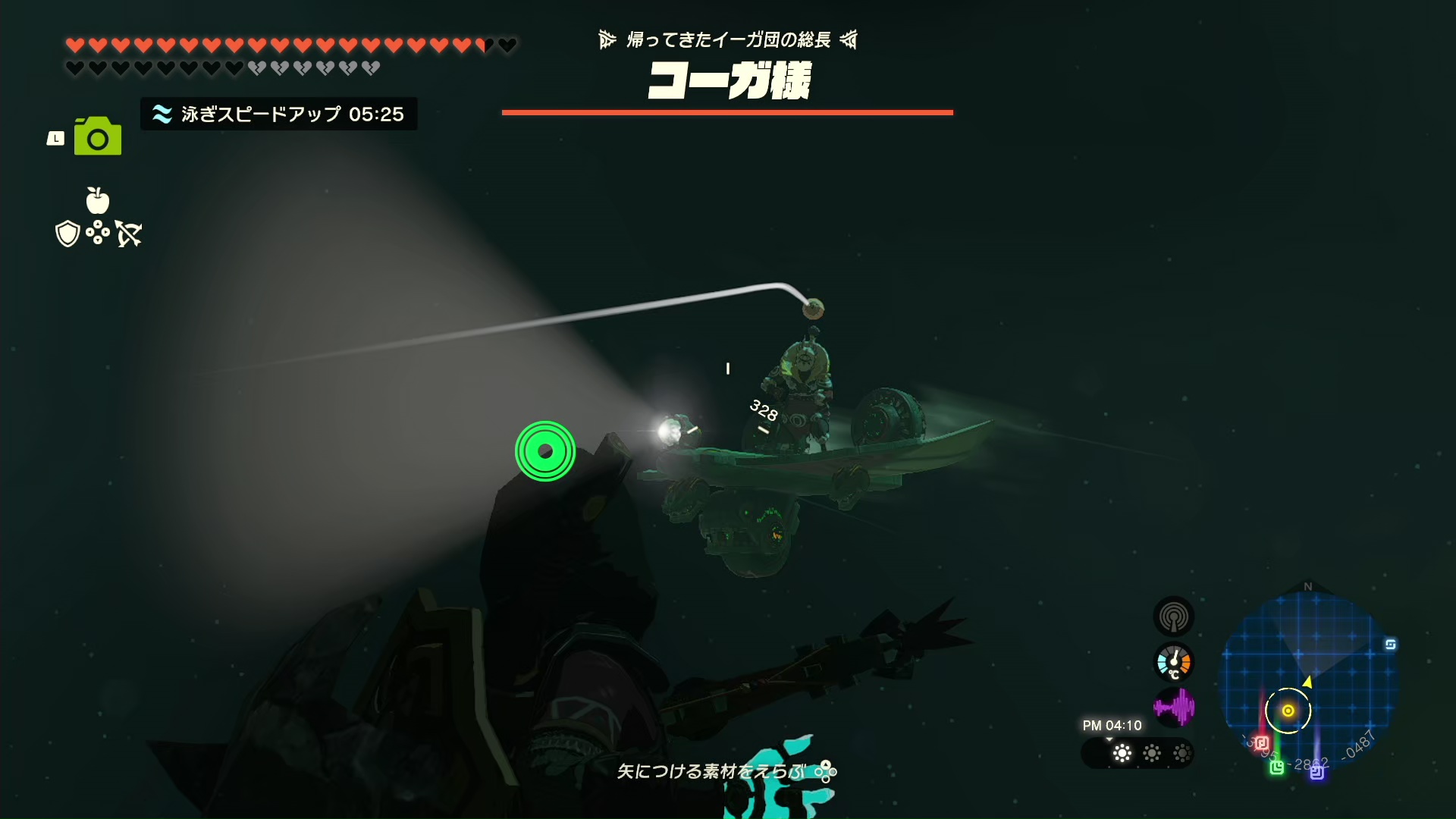Click the circular minimap
1456x819 pixels.
pos(1308,679)
